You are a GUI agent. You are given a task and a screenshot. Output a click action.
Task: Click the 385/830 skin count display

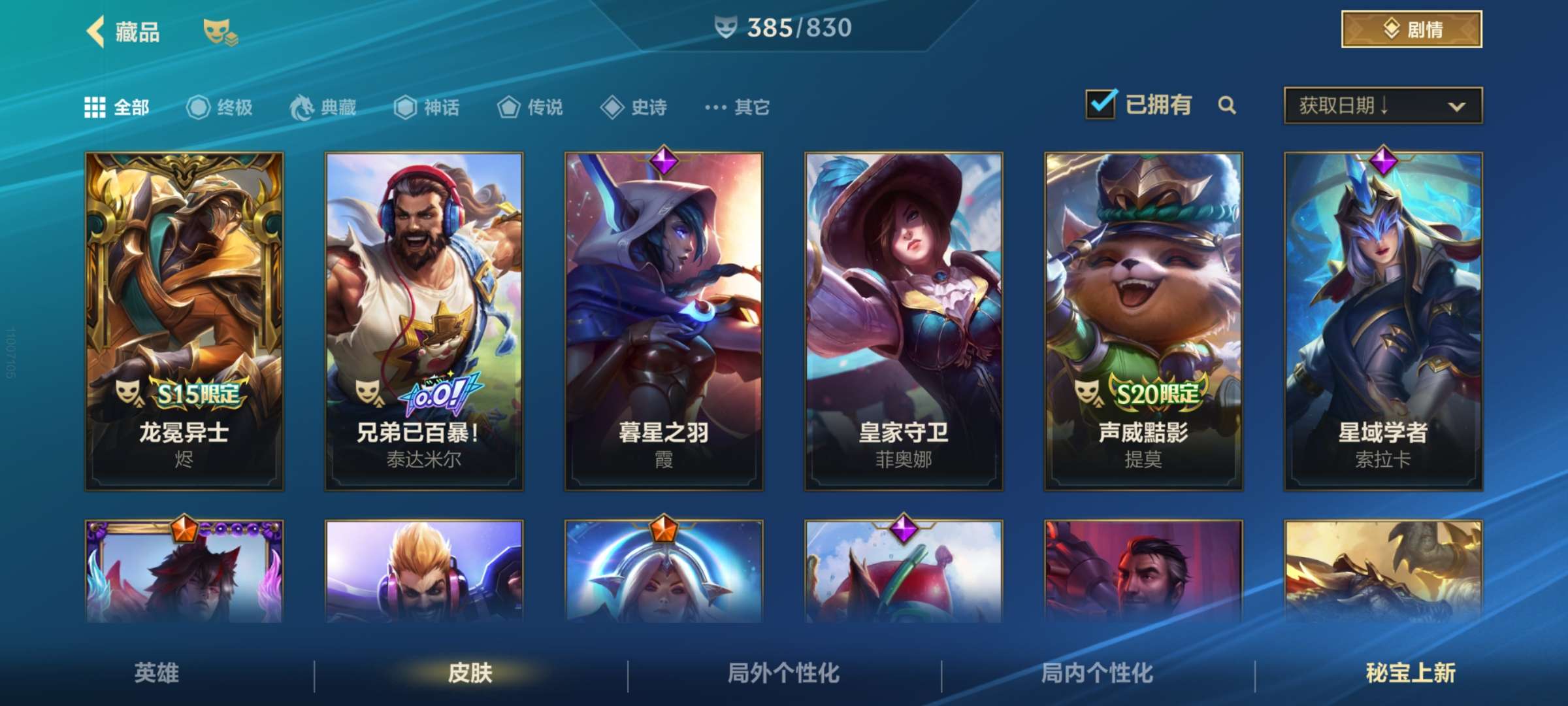[783, 27]
